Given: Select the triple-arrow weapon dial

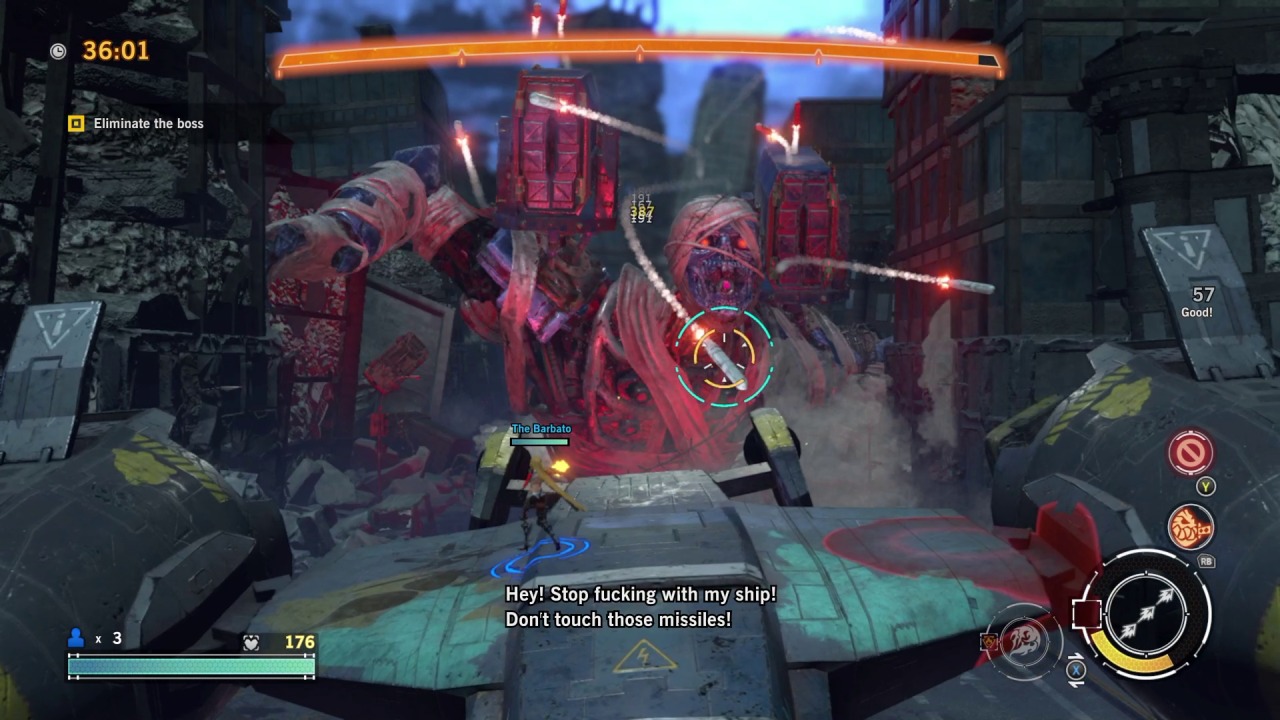Looking at the screenshot, I should tap(1146, 613).
